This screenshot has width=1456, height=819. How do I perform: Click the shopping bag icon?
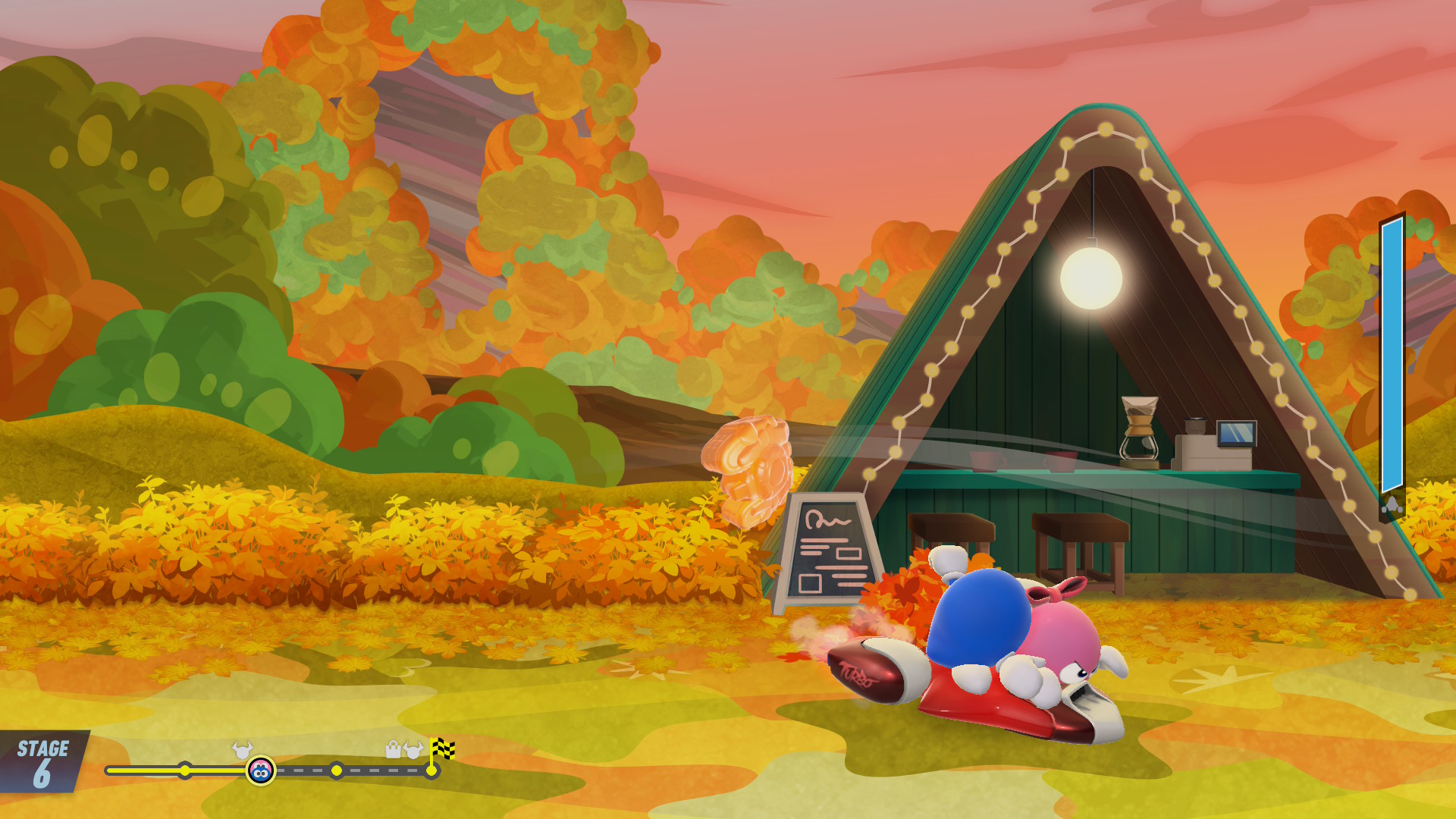pos(393,750)
